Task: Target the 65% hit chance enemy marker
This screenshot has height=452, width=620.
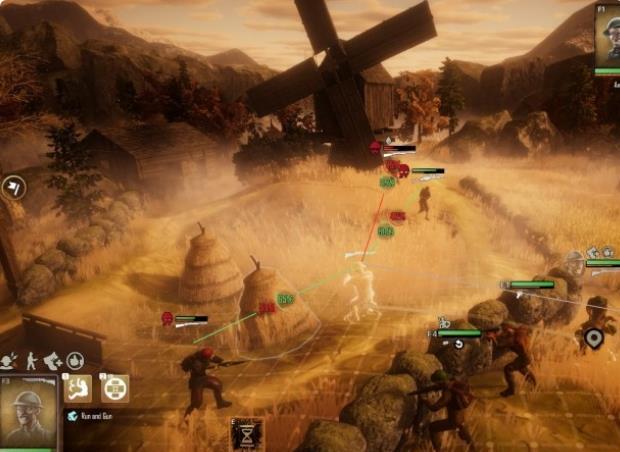Action: (285, 298)
